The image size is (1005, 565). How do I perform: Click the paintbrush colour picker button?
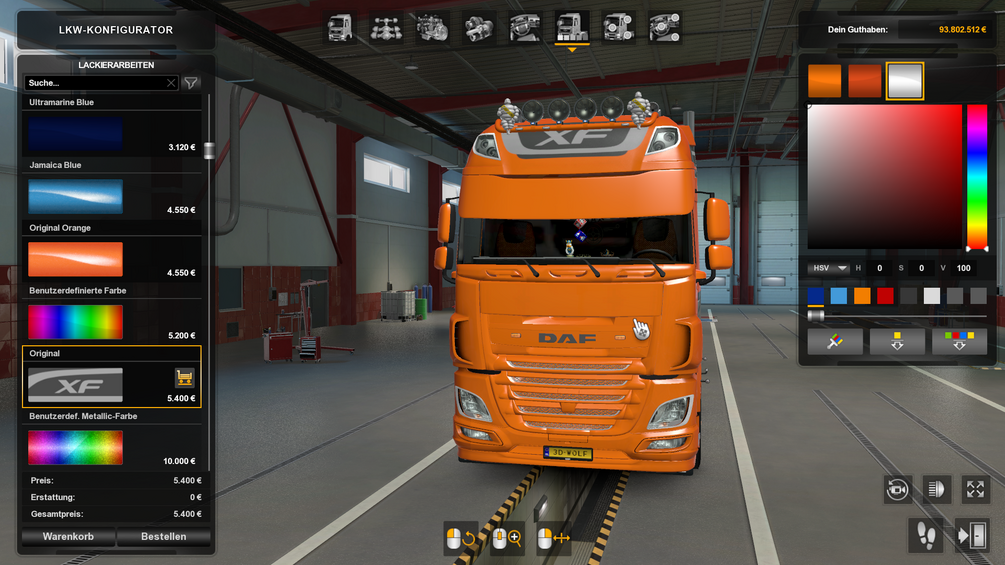click(832, 342)
